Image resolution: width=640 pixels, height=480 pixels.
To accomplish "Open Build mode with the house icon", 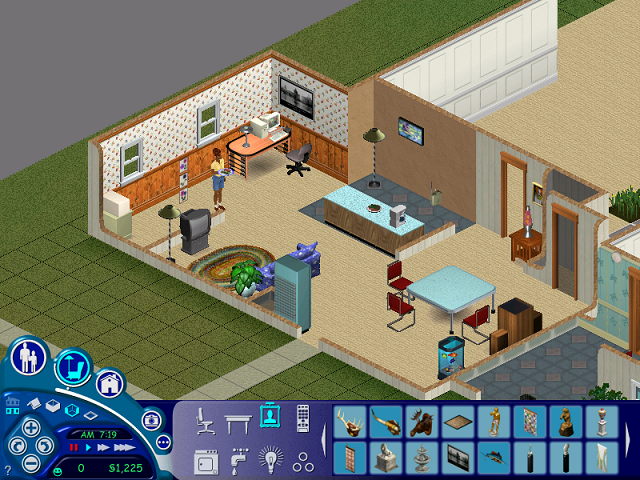I will [x=109, y=383].
